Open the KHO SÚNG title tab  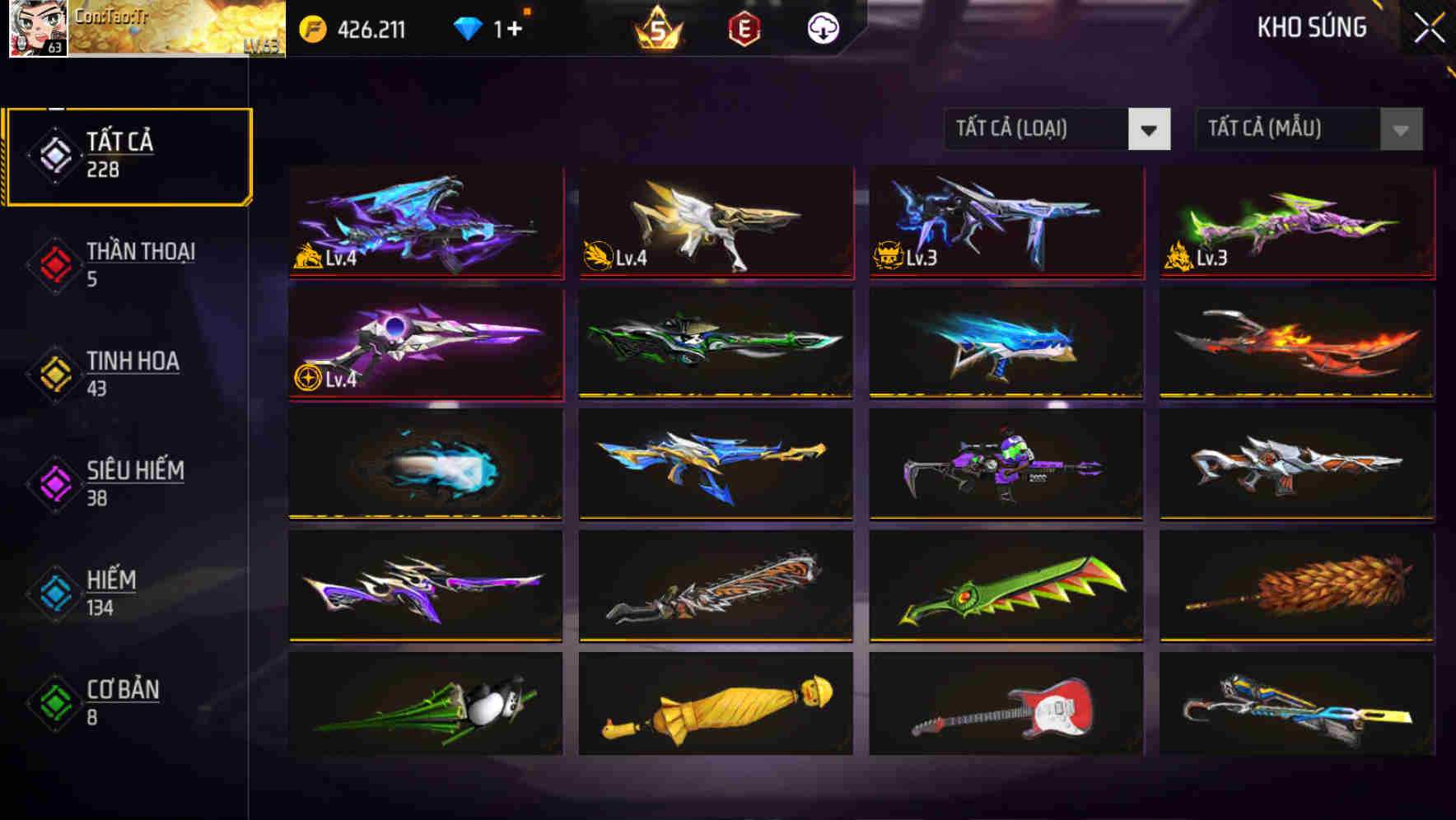click(x=1311, y=27)
